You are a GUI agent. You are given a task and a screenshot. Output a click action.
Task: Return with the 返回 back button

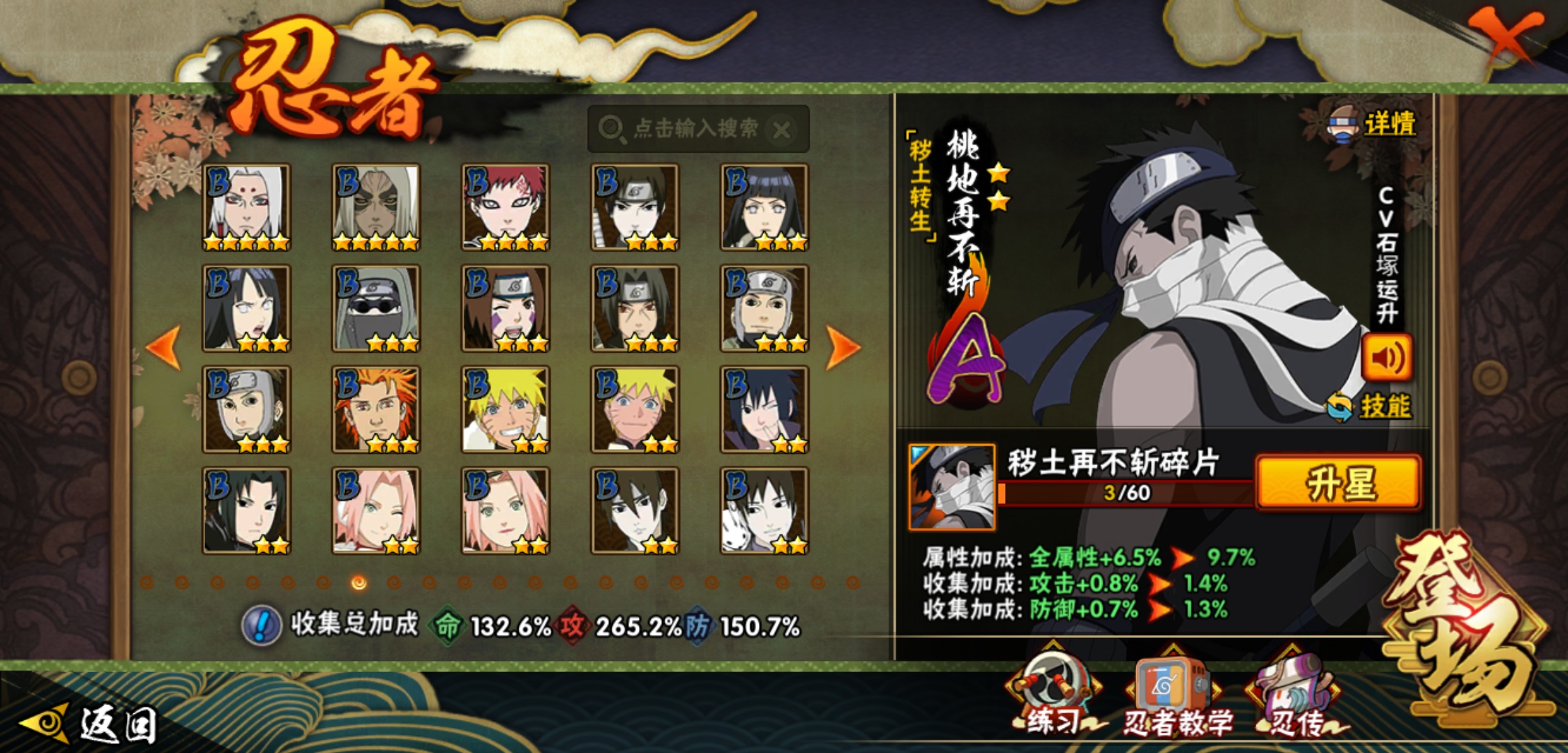[x=91, y=724]
